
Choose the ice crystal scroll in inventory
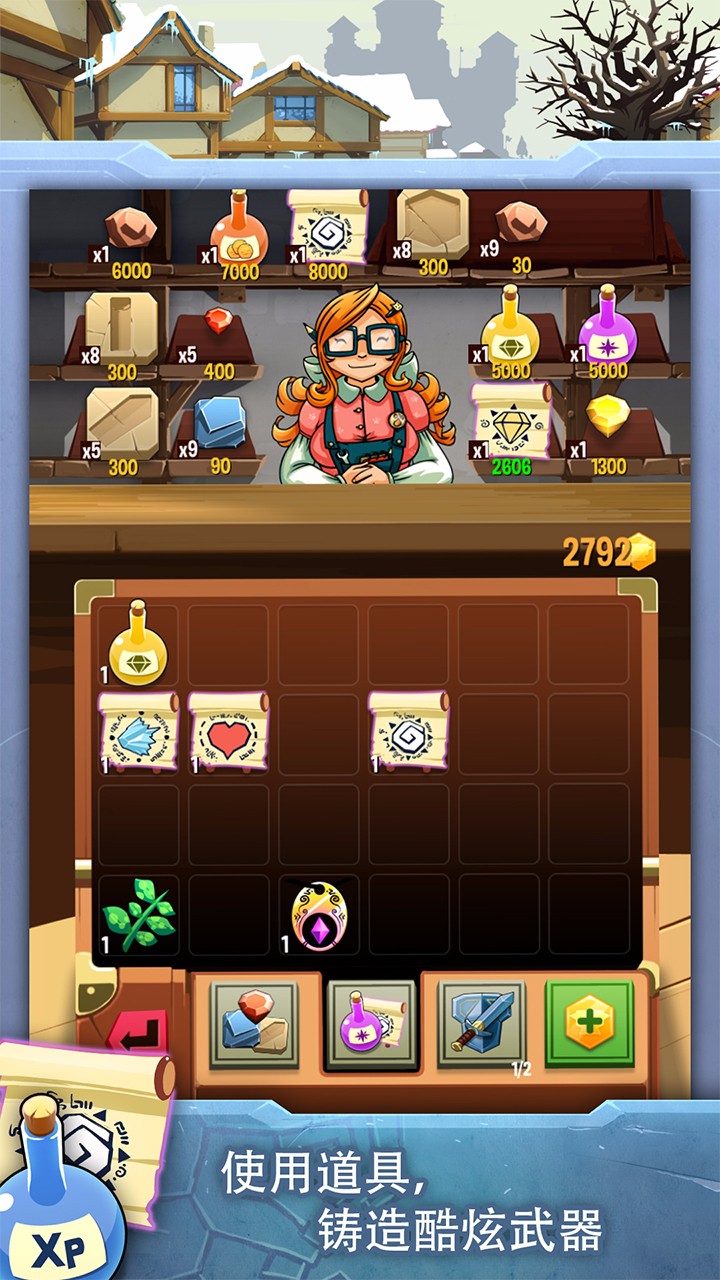click(138, 732)
